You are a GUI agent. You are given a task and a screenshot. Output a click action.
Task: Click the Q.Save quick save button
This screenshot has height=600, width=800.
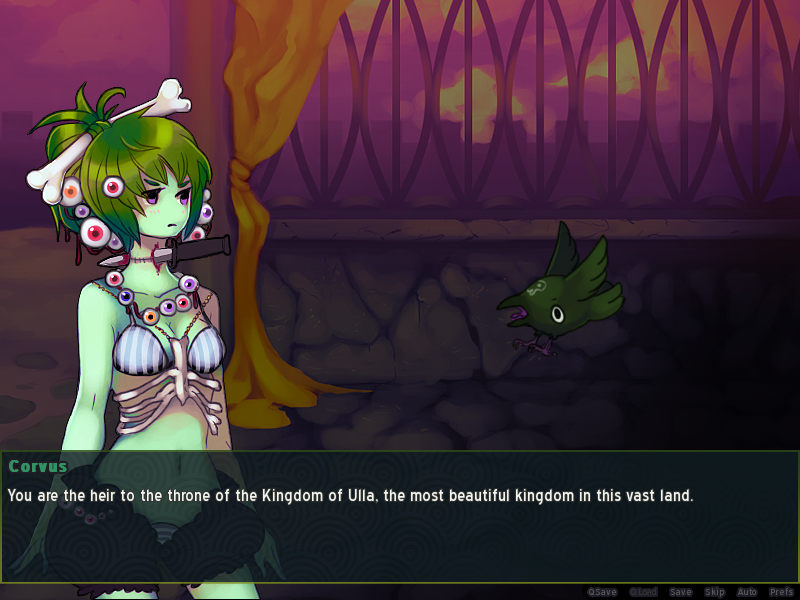tap(602, 592)
